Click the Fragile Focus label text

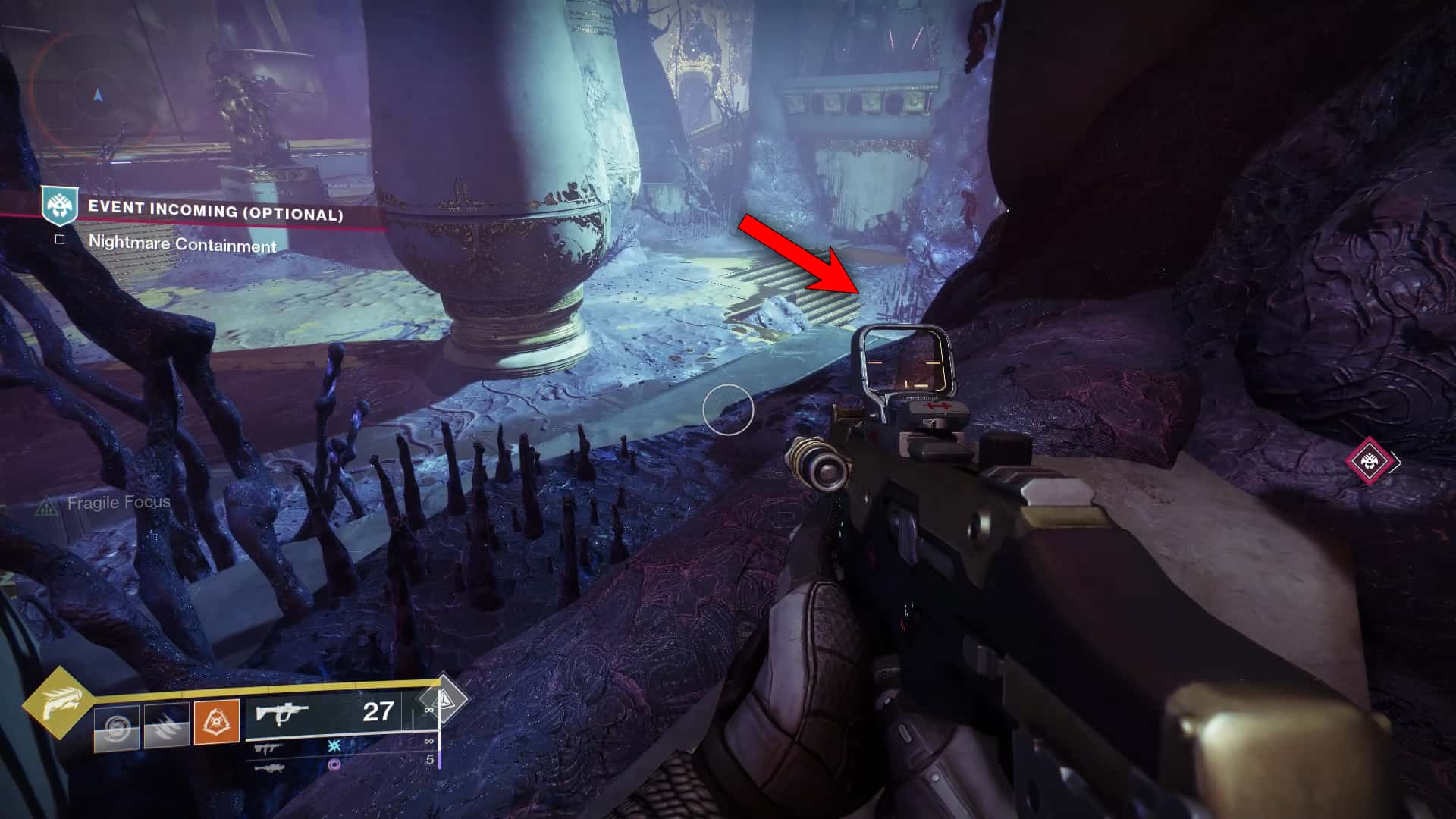[x=119, y=502]
